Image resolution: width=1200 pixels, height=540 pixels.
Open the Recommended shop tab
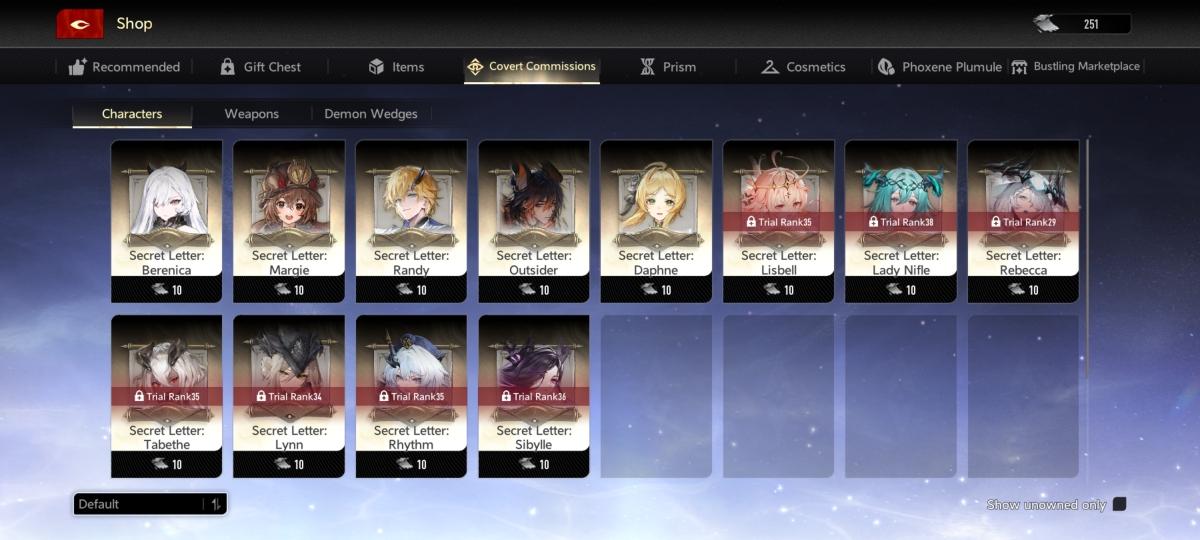tap(125, 67)
